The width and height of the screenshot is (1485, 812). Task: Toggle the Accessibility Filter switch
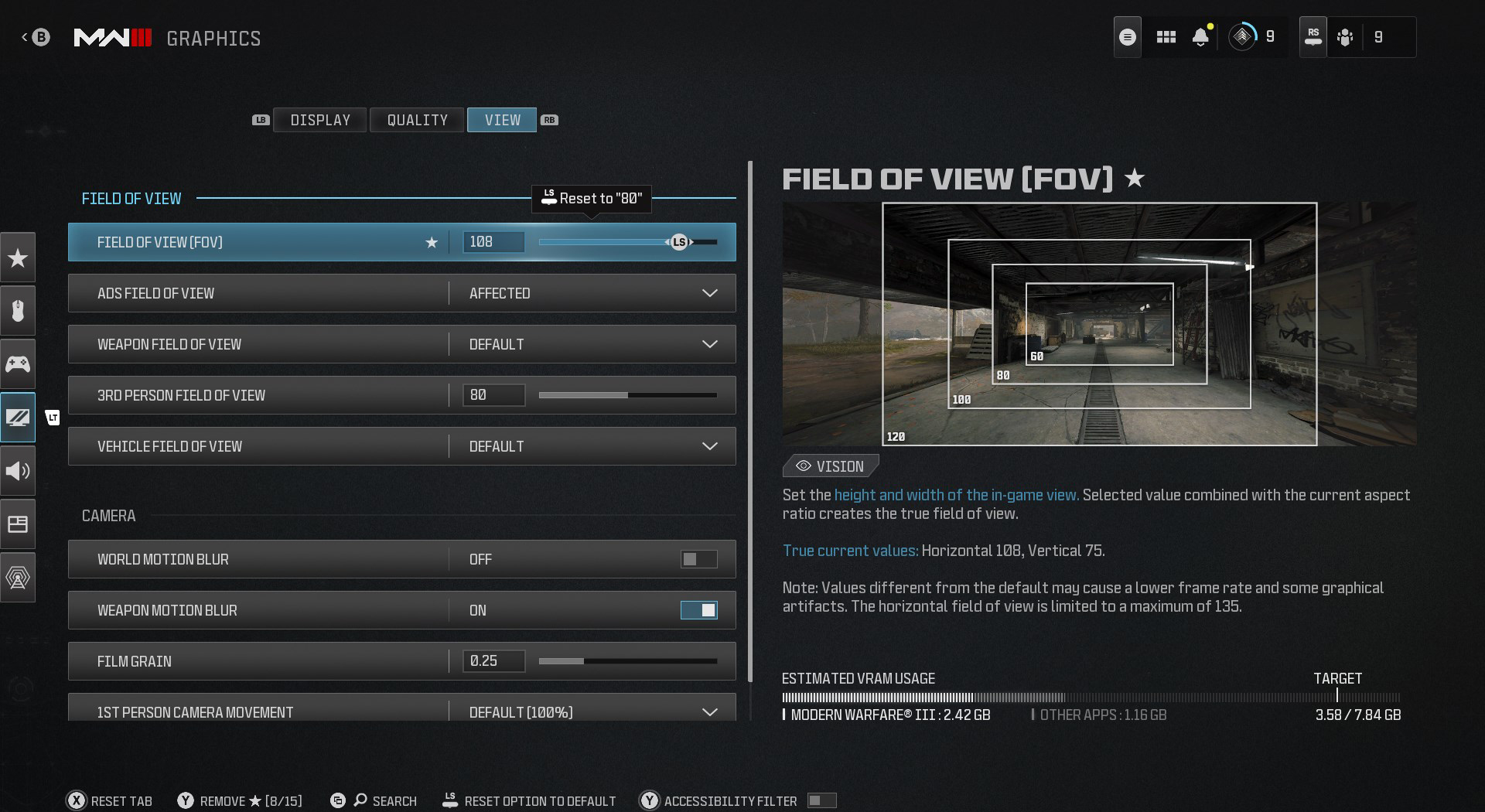pos(821,800)
